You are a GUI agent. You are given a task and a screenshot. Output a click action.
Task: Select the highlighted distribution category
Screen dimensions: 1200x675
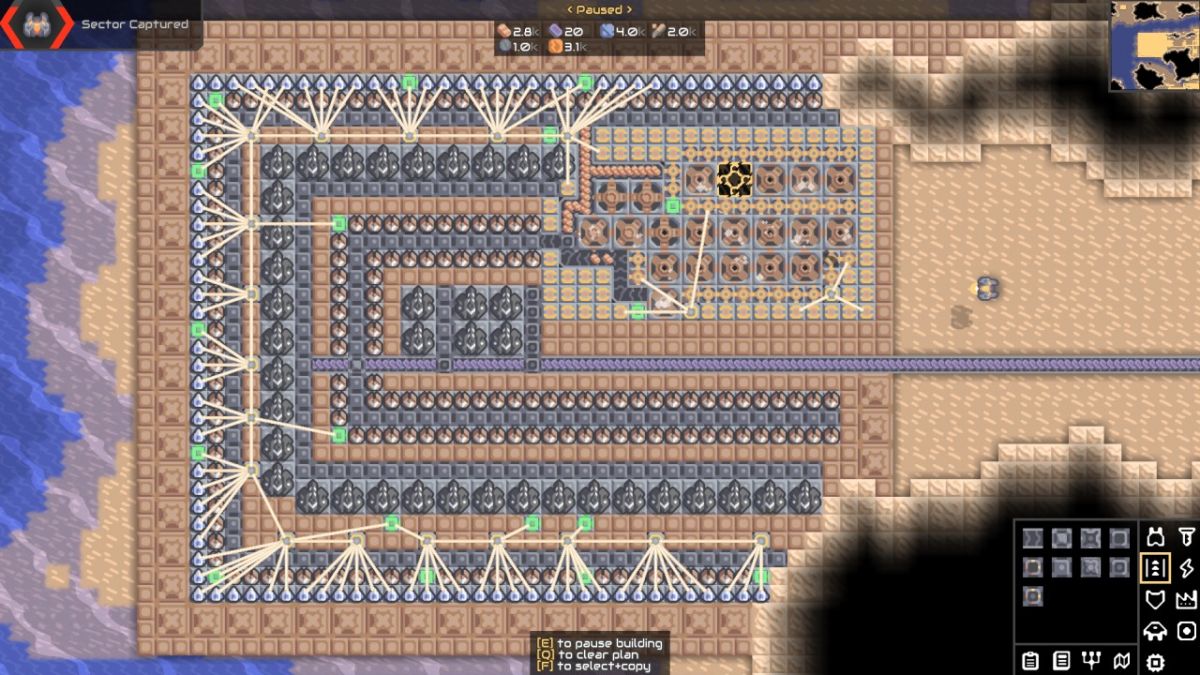[x=1156, y=569]
